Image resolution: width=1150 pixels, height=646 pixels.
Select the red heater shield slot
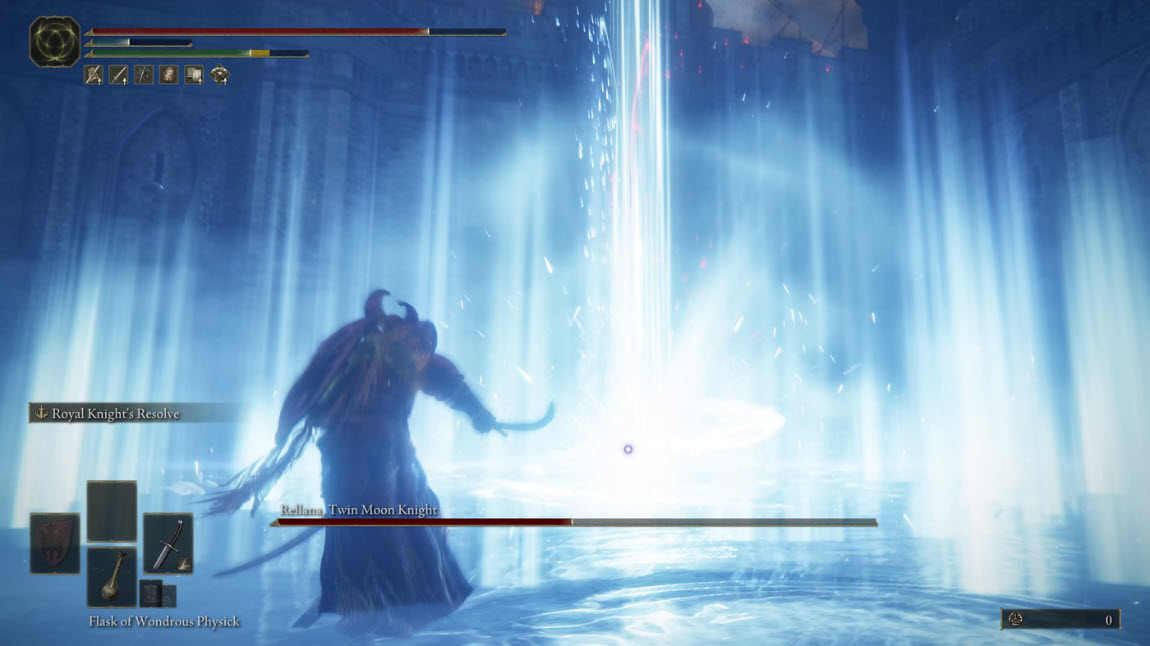coord(55,543)
